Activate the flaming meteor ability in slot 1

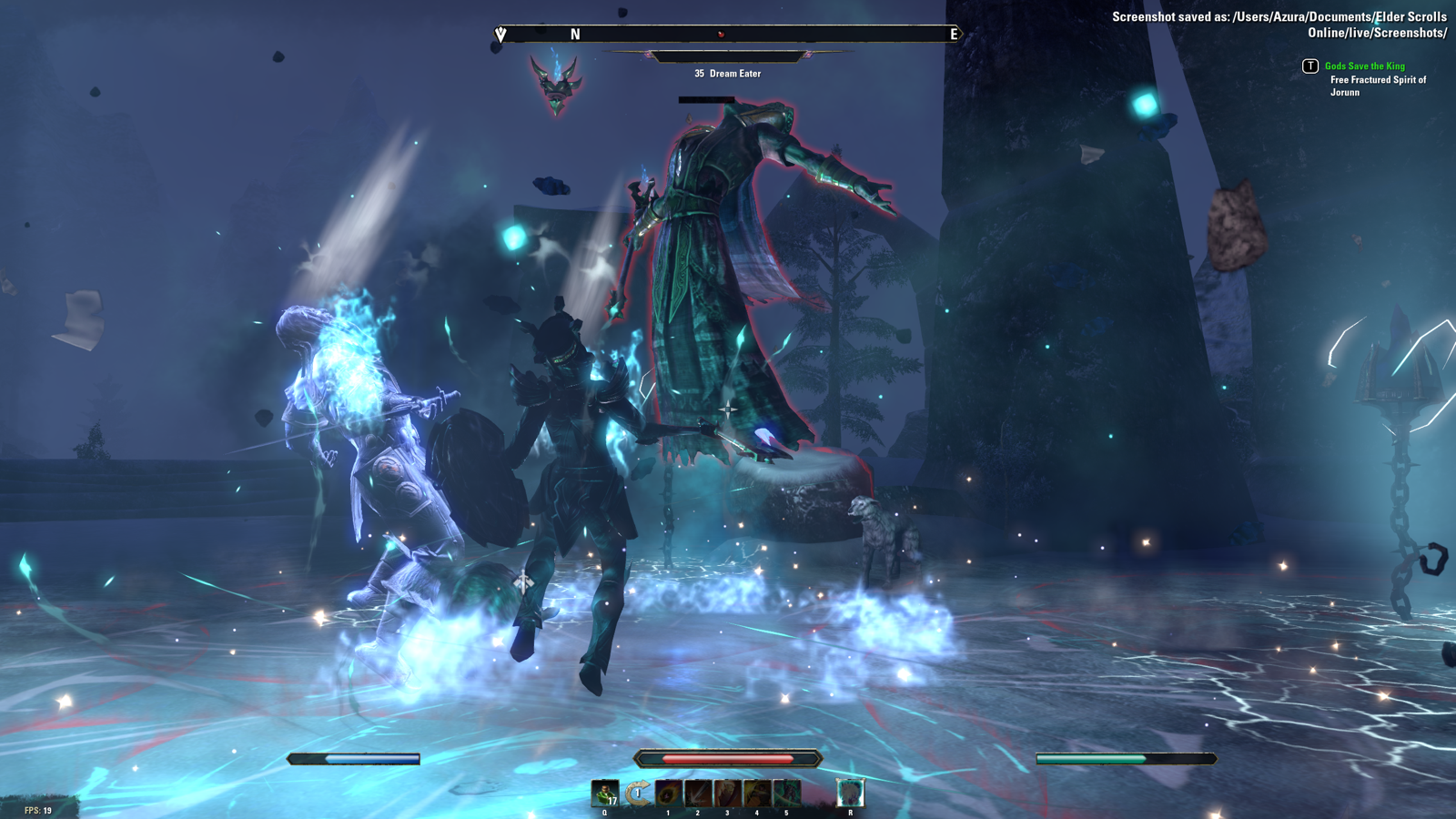coord(668,794)
